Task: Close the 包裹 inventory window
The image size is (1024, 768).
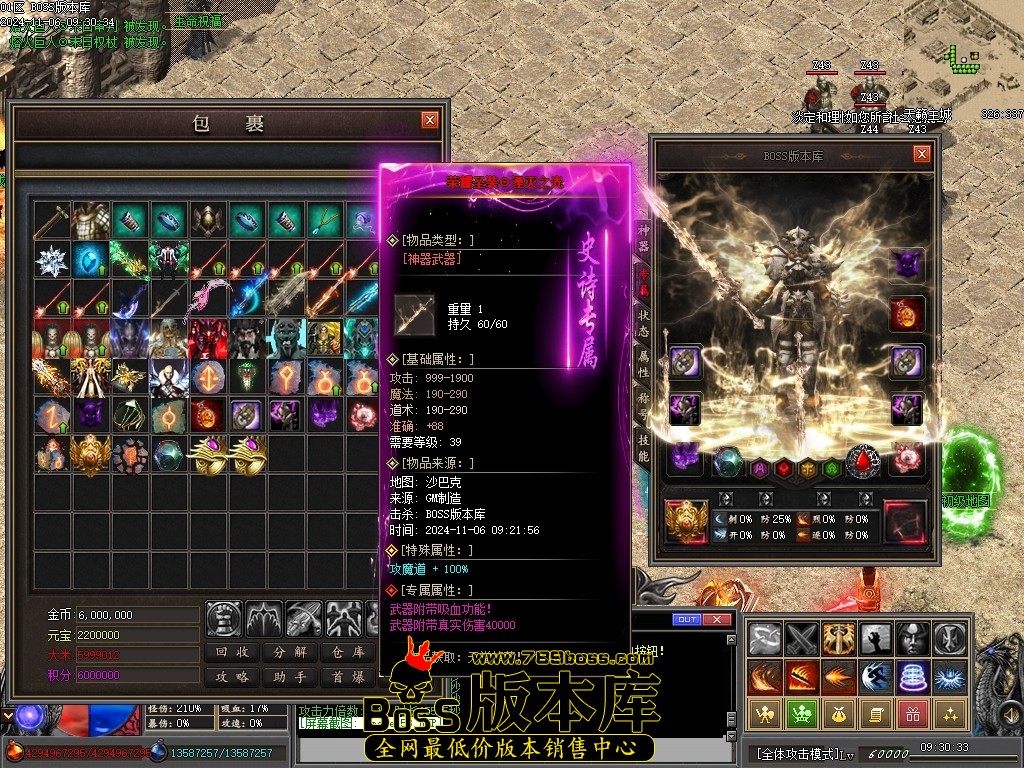Action: tap(430, 120)
